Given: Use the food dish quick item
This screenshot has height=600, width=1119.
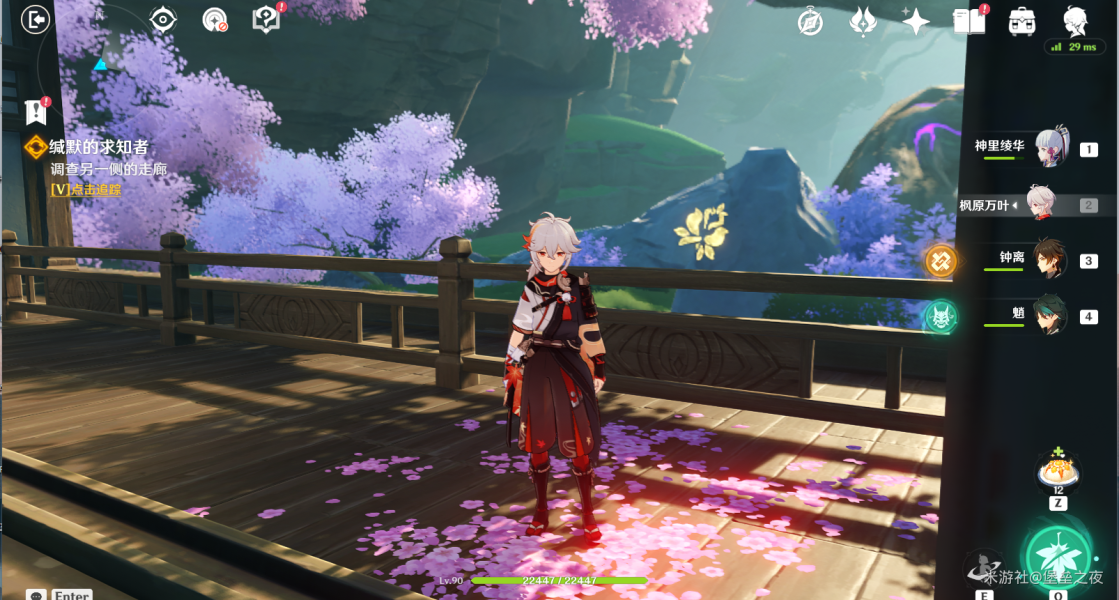Looking at the screenshot, I should (x=1057, y=469).
